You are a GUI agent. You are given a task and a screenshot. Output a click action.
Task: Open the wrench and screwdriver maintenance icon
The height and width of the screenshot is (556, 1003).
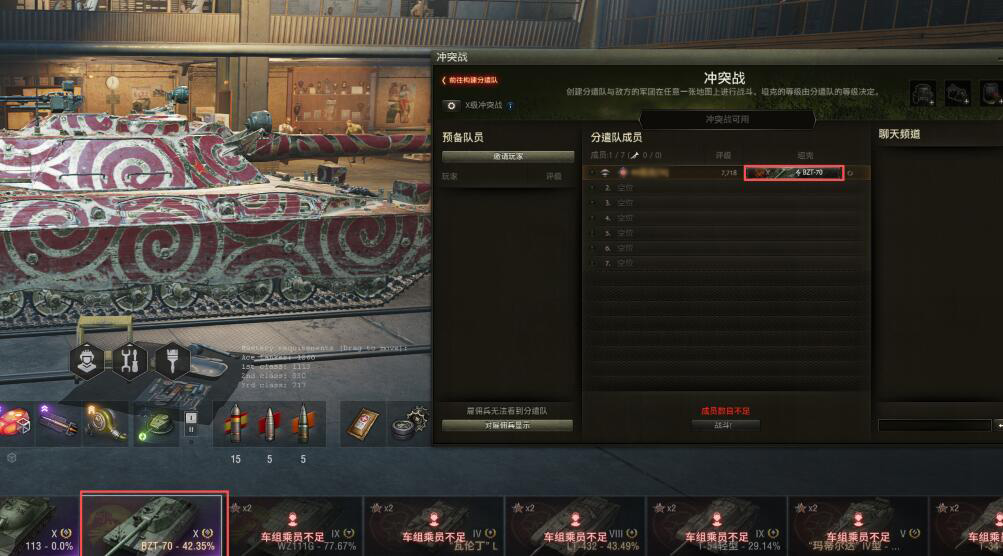[x=129, y=361]
